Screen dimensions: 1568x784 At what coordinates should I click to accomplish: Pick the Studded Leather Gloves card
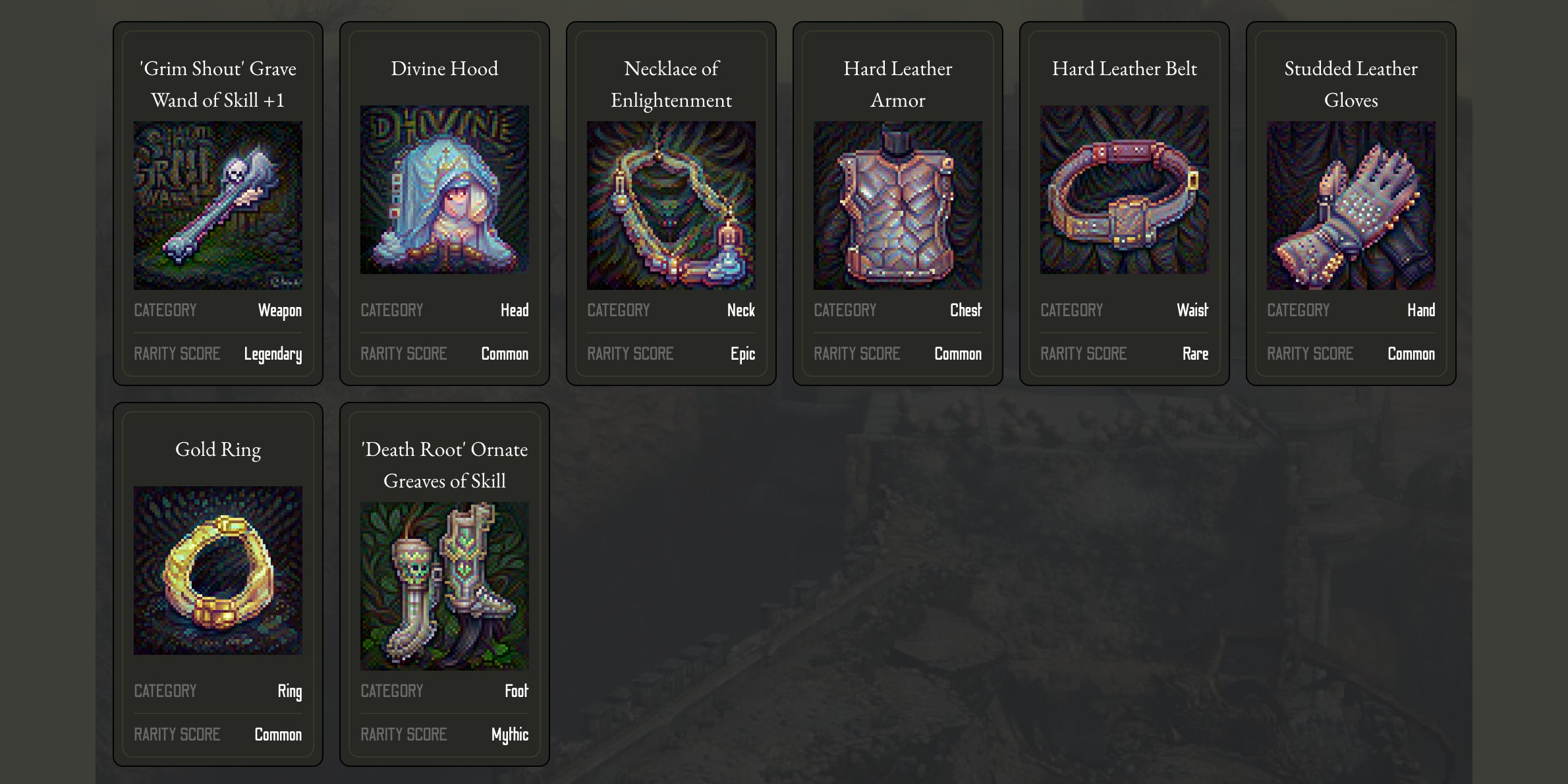pyautogui.click(x=1351, y=204)
